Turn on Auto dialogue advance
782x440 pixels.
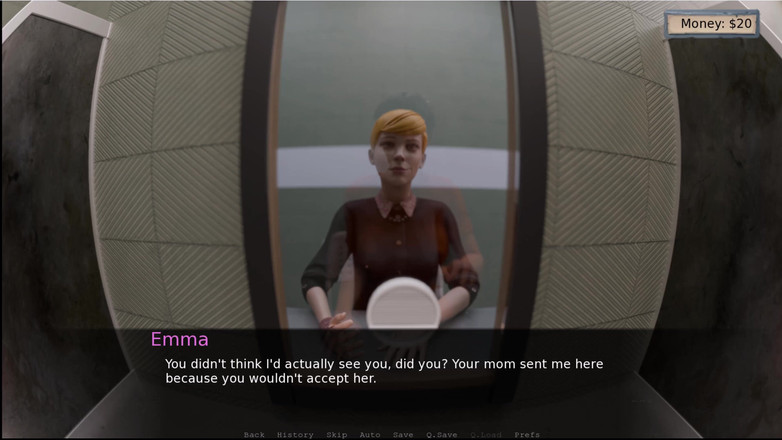[x=370, y=435]
